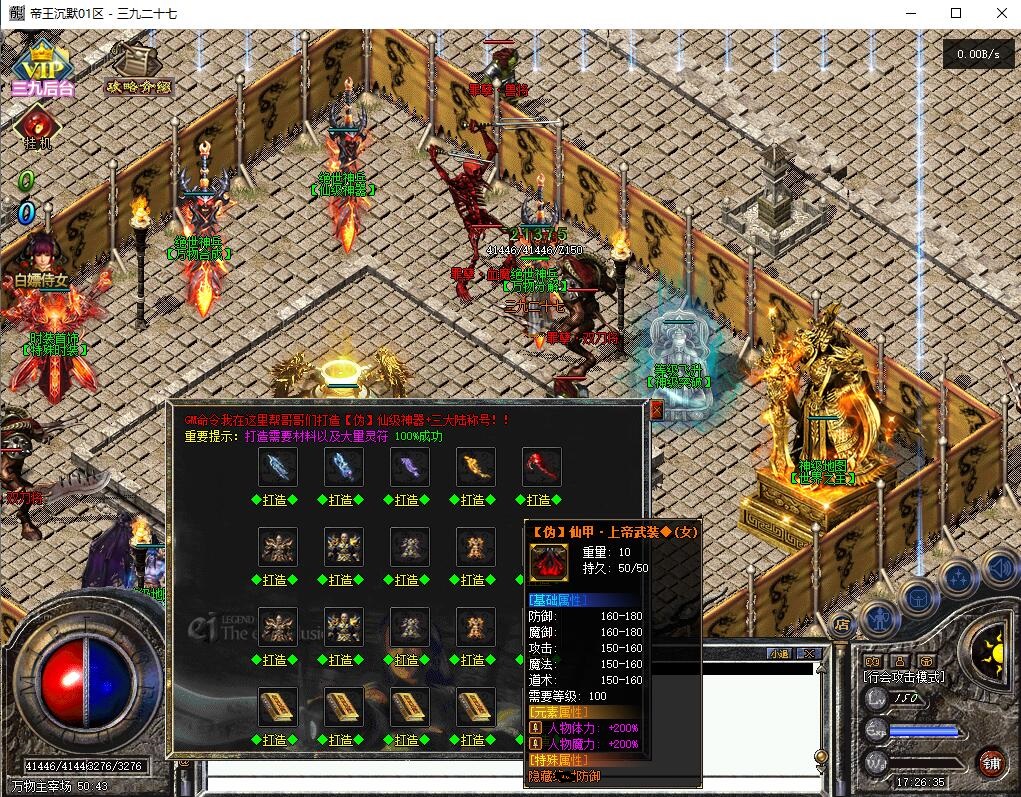Maximize the game window
This screenshot has height=797, width=1021.
[x=955, y=13]
